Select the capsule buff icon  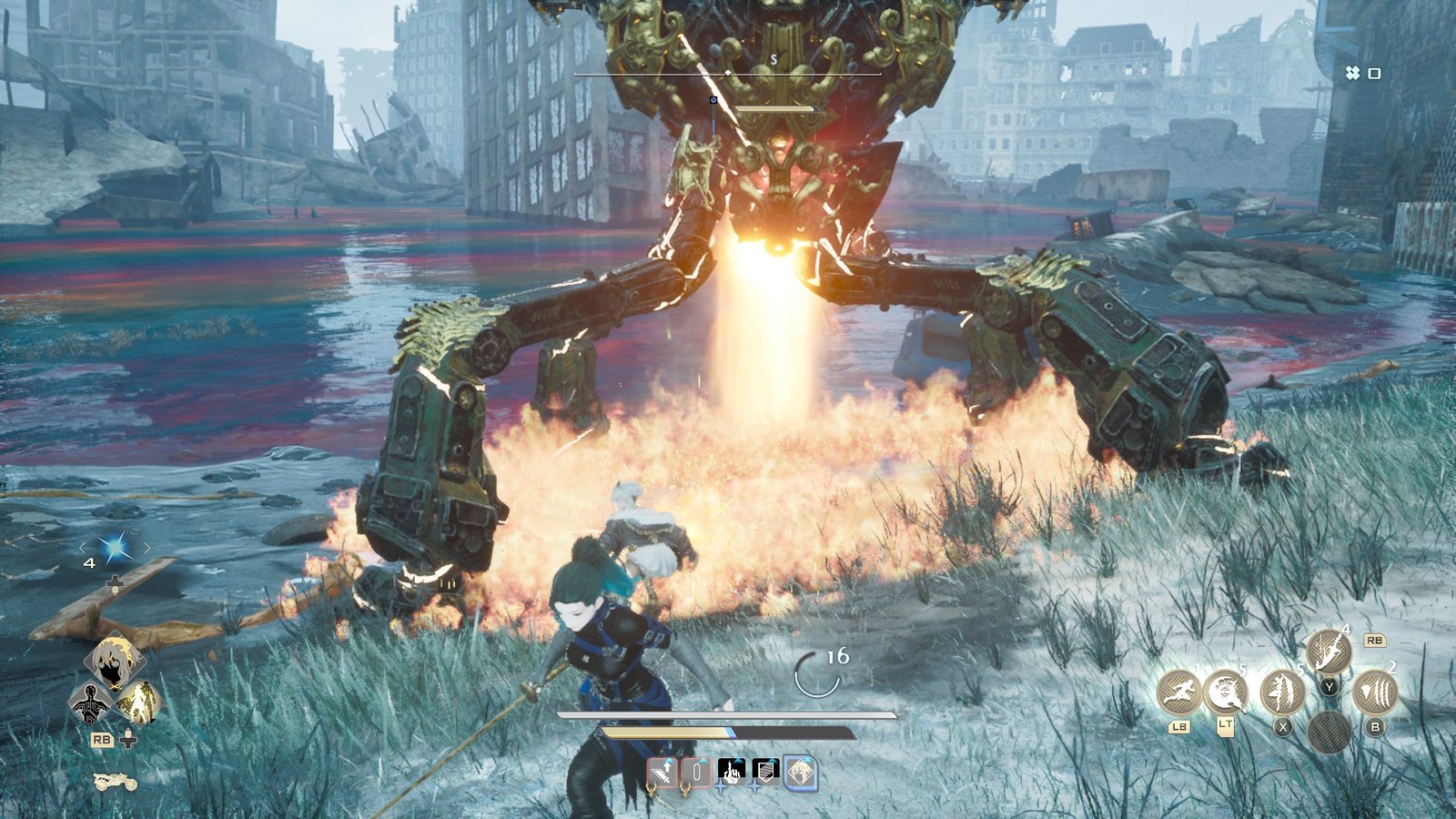click(x=696, y=771)
